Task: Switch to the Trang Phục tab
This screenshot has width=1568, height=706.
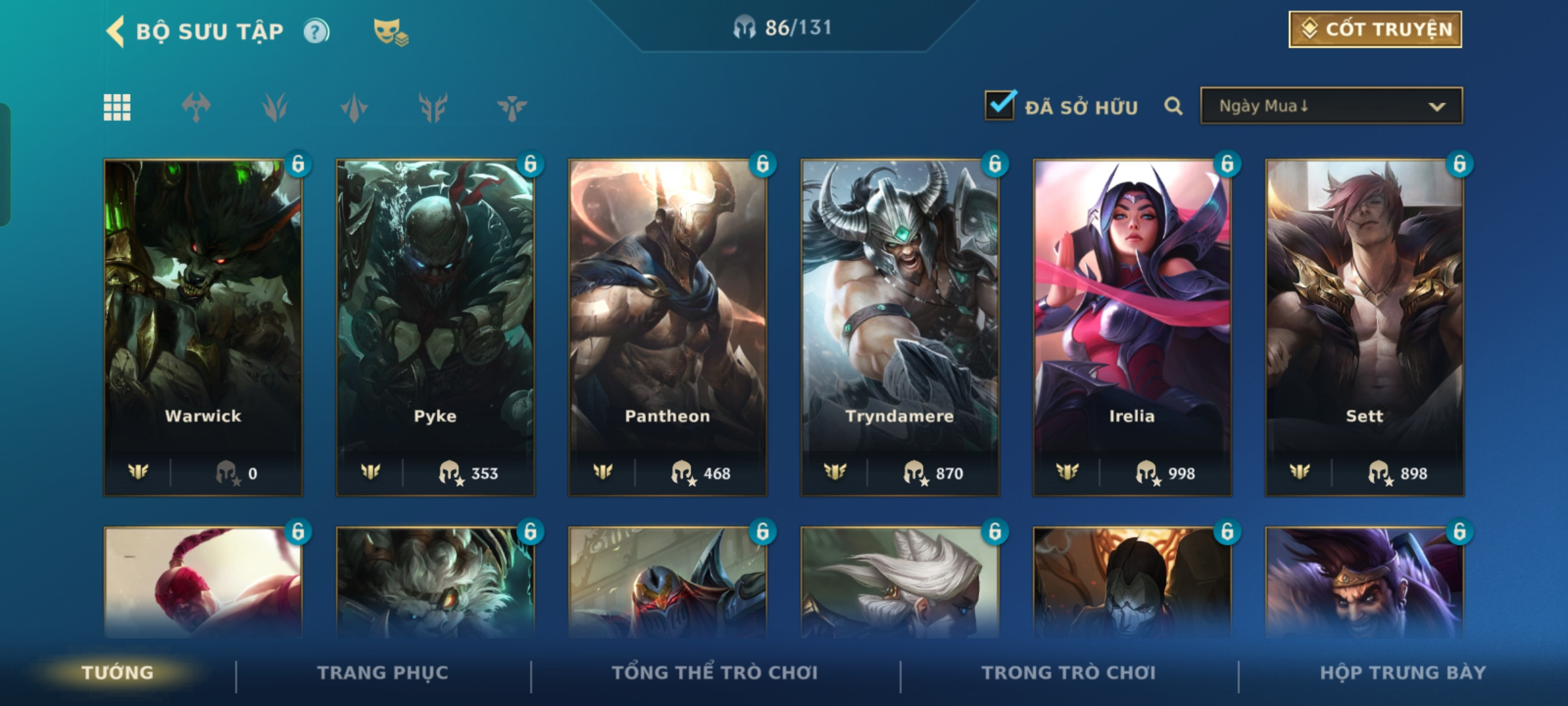Action: (383, 673)
